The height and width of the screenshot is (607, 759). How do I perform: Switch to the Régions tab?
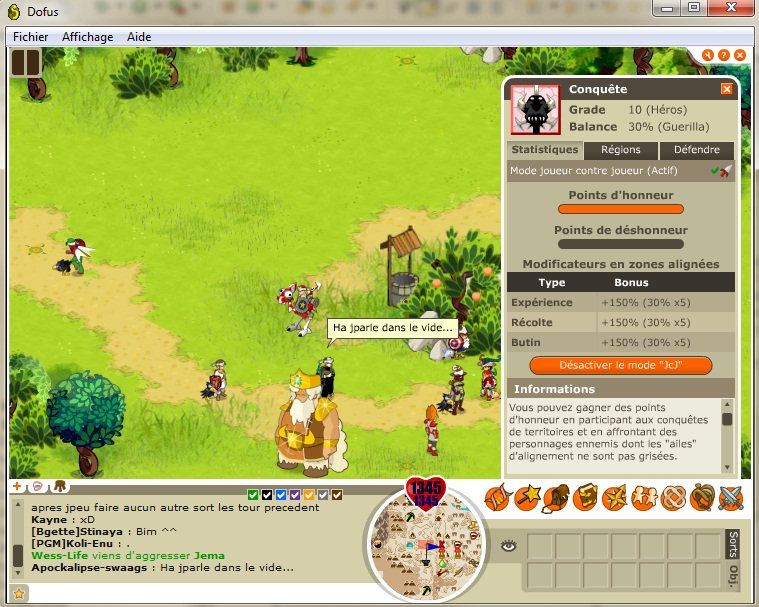[x=620, y=150]
